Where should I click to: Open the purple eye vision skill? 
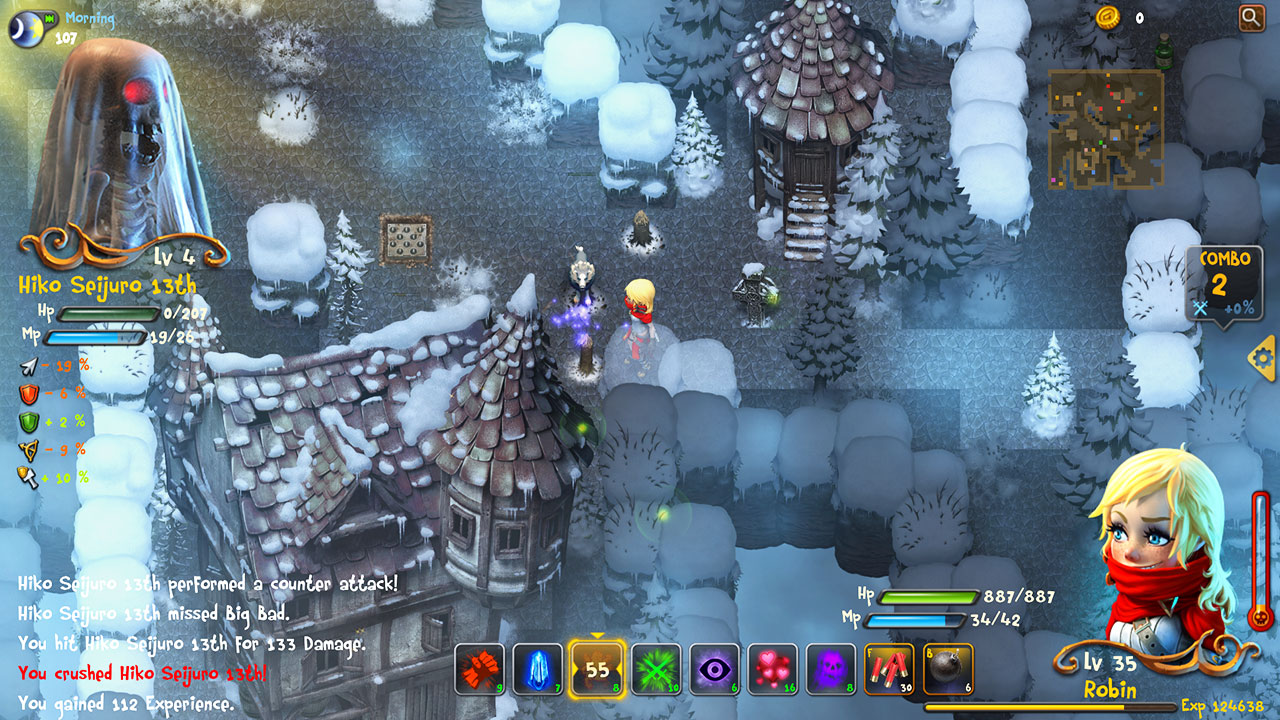714,670
